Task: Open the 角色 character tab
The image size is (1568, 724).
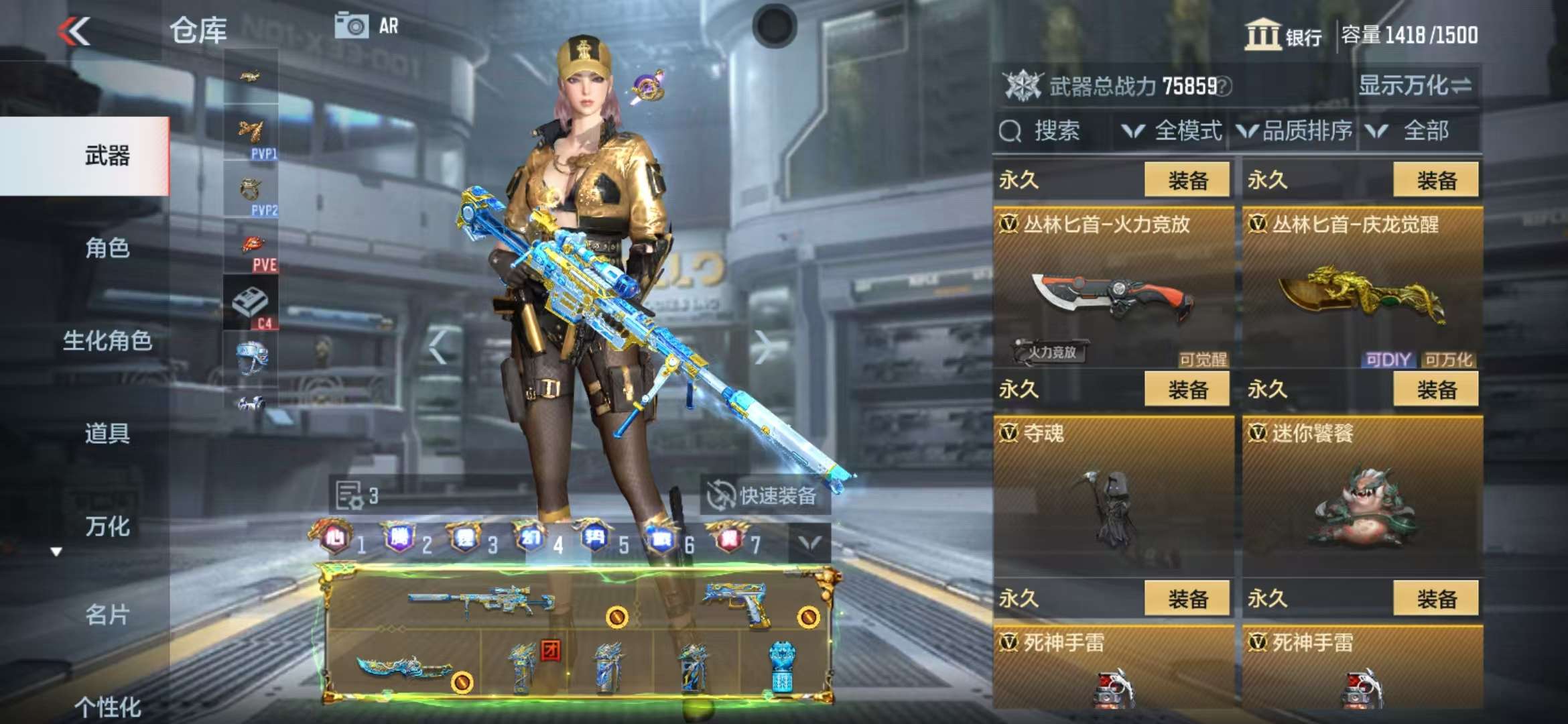Action: pyautogui.click(x=107, y=248)
